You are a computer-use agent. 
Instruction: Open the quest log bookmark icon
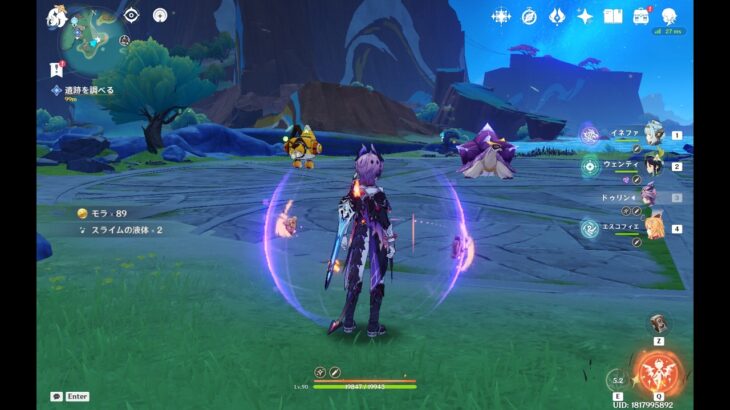pyautogui.click(x=56, y=68)
